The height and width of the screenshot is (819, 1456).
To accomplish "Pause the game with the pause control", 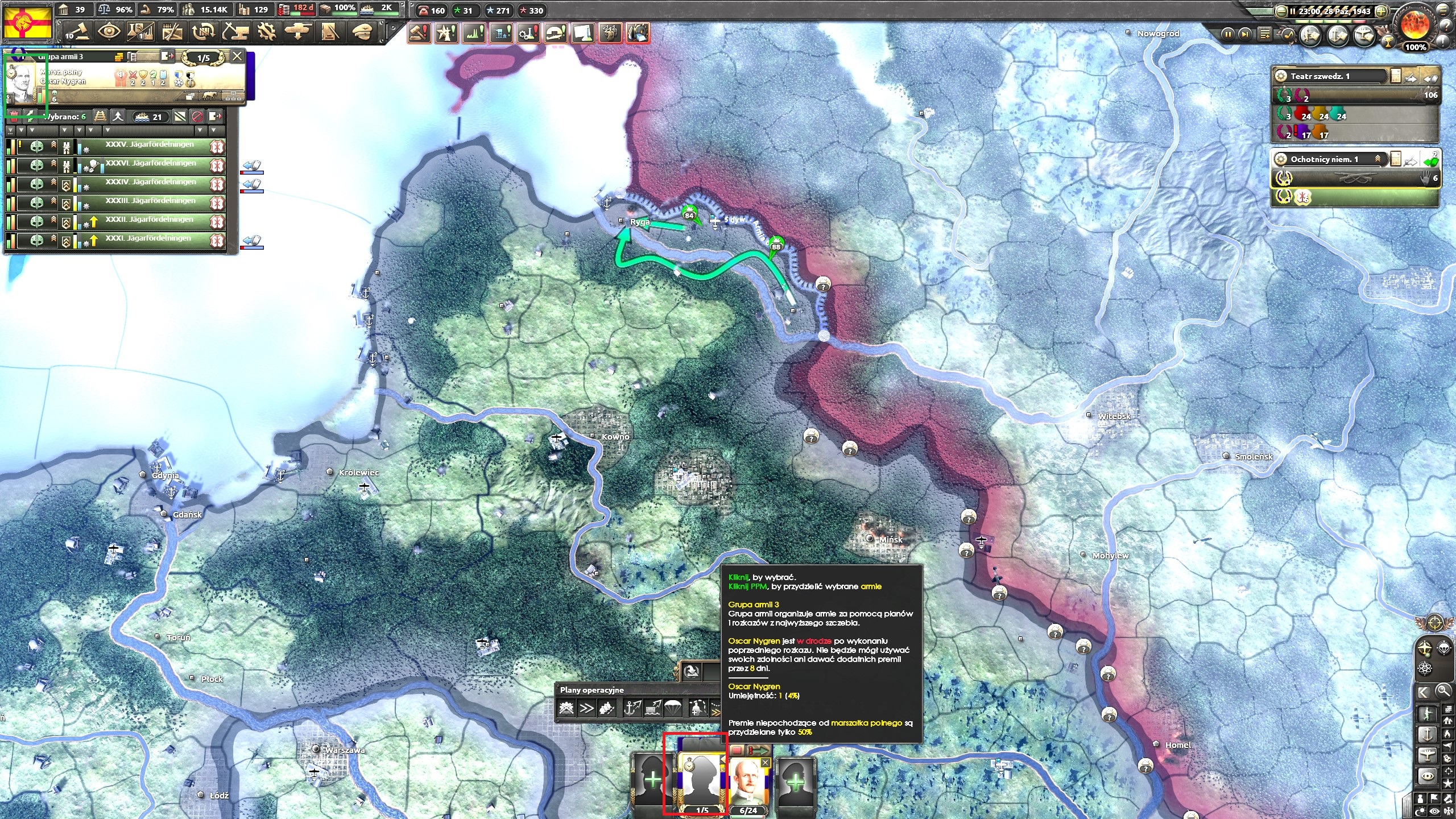I will [1228, 34].
